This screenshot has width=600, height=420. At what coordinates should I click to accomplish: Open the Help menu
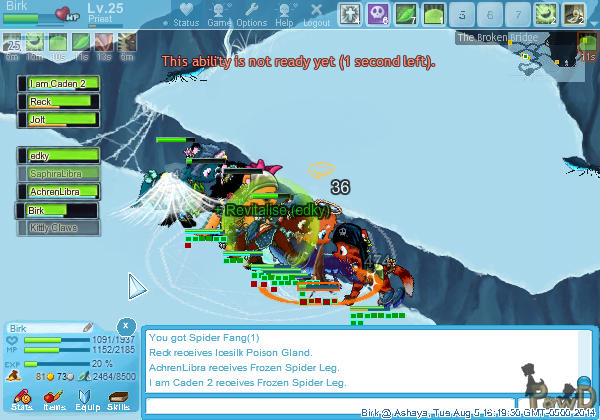point(284,15)
